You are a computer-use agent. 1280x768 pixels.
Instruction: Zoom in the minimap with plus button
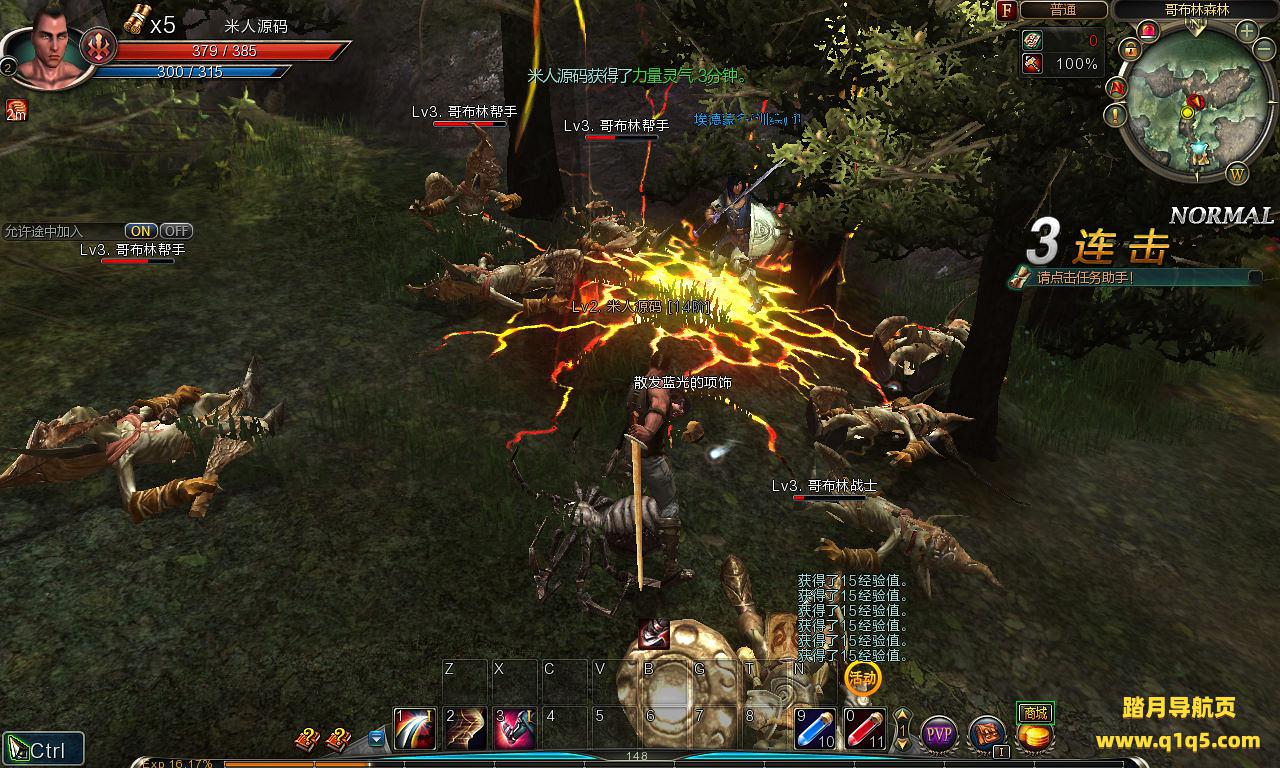pos(1247,31)
